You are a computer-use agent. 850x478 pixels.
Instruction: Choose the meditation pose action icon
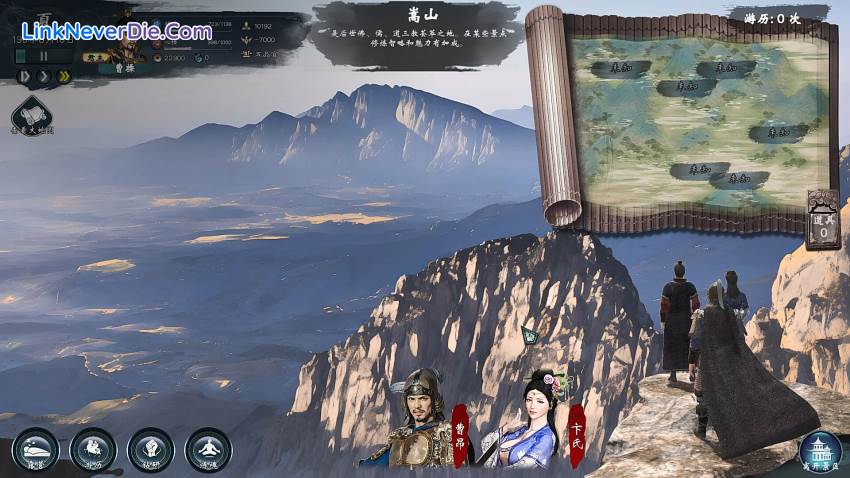click(208, 447)
